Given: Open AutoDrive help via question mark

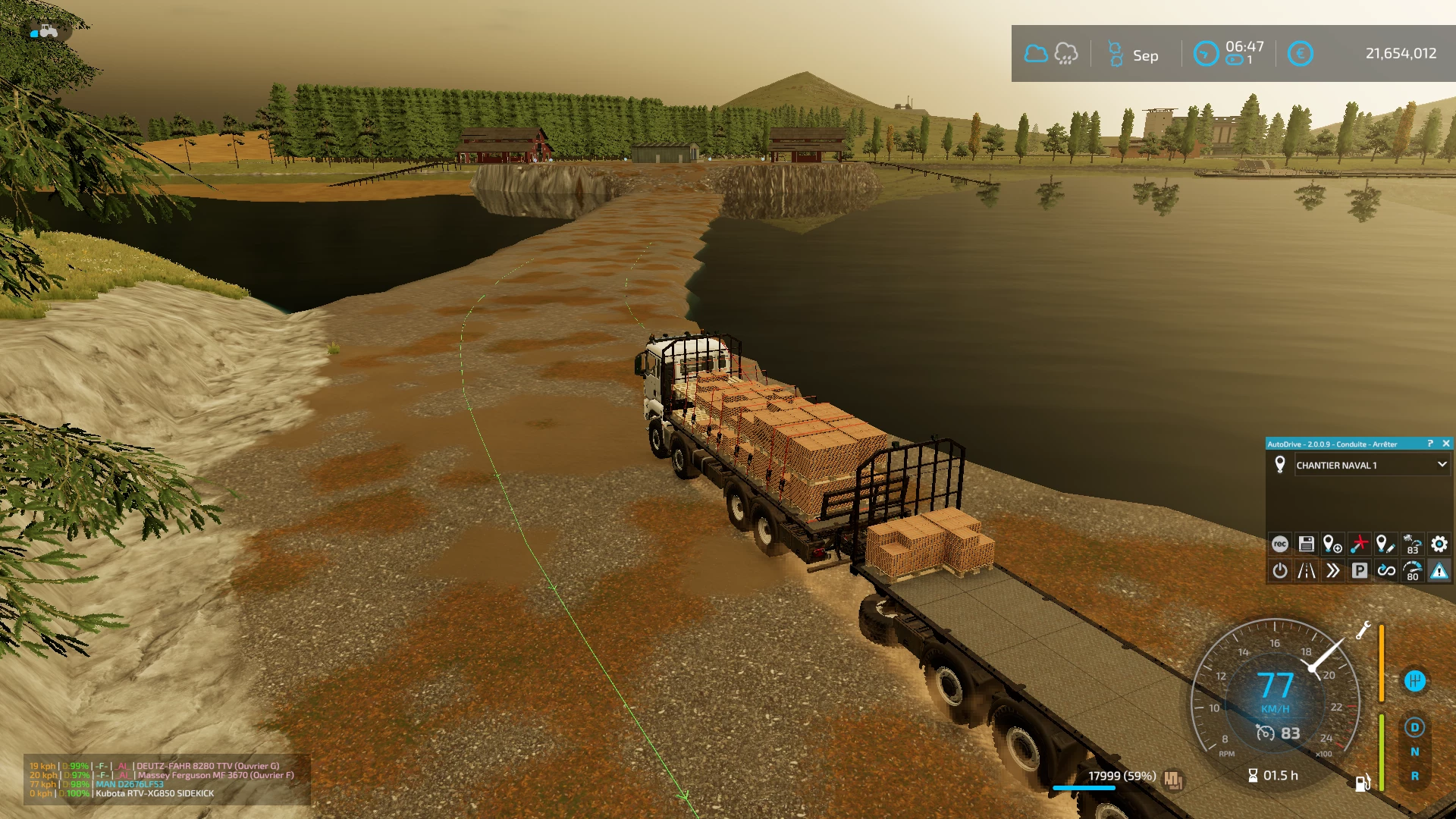Looking at the screenshot, I should [x=1430, y=444].
